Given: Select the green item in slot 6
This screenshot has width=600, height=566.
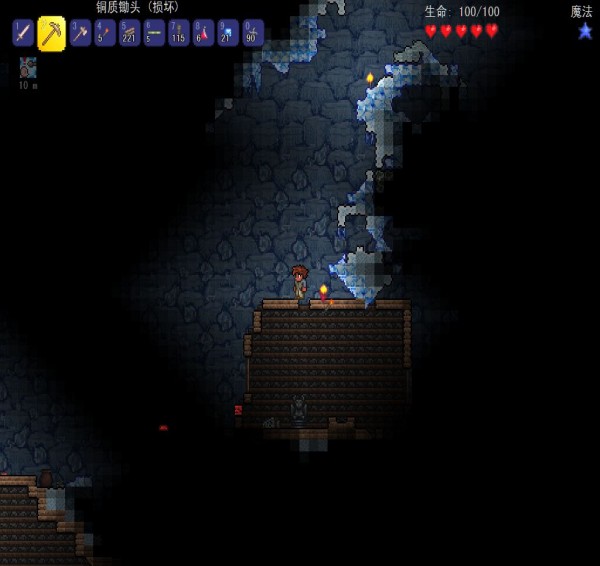Looking at the screenshot, I should [x=154, y=33].
